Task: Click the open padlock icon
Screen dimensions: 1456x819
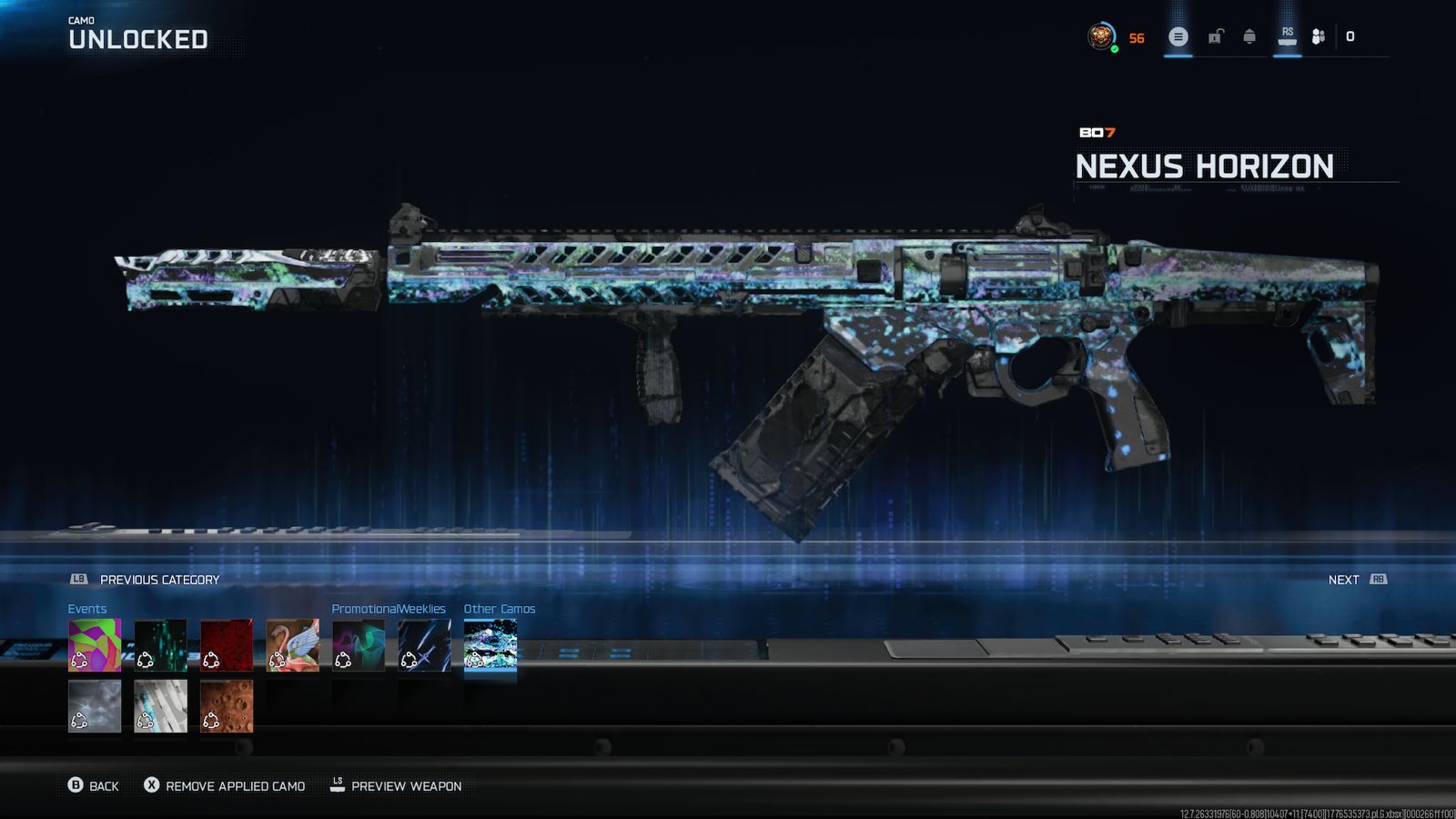Action: [1215, 37]
